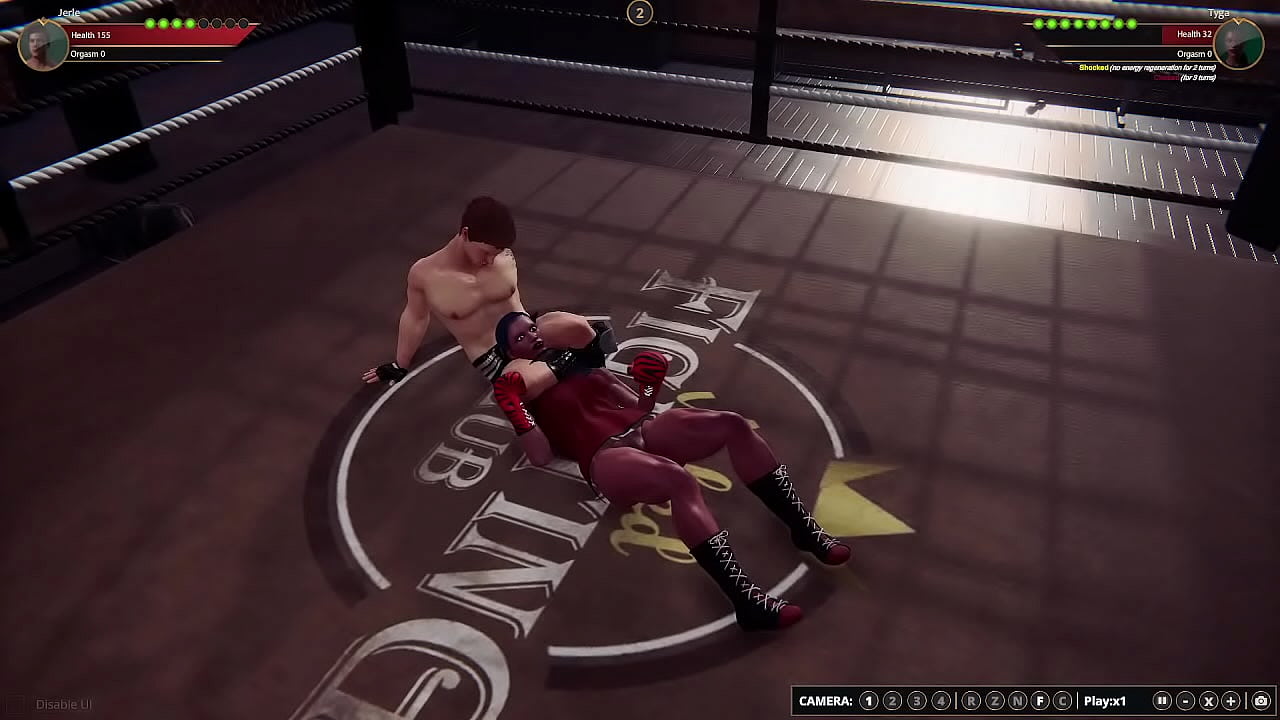Toggle the N camera option
1280x720 pixels.
[1018, 700]
